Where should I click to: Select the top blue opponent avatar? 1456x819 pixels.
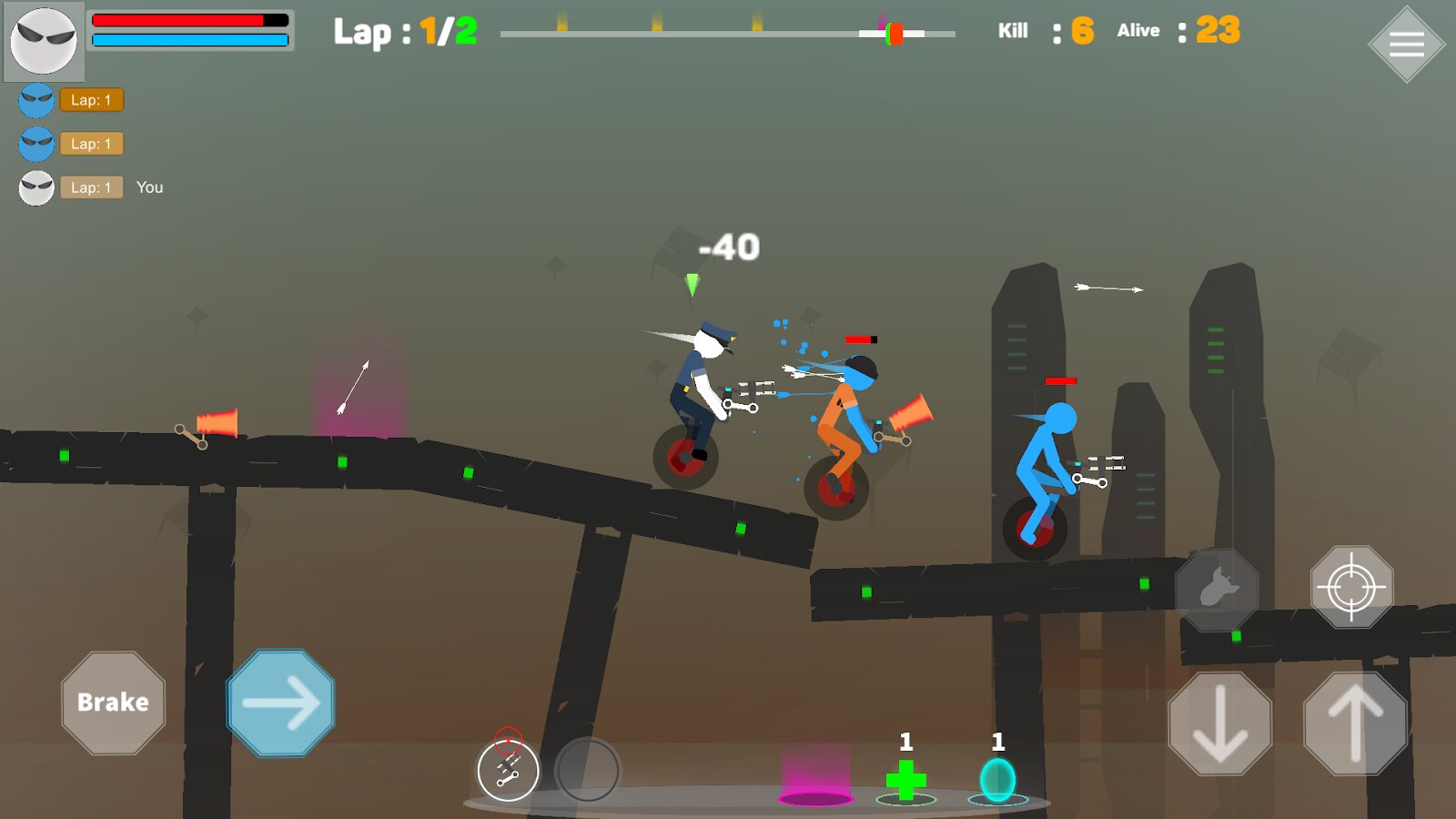click(36, 100)
